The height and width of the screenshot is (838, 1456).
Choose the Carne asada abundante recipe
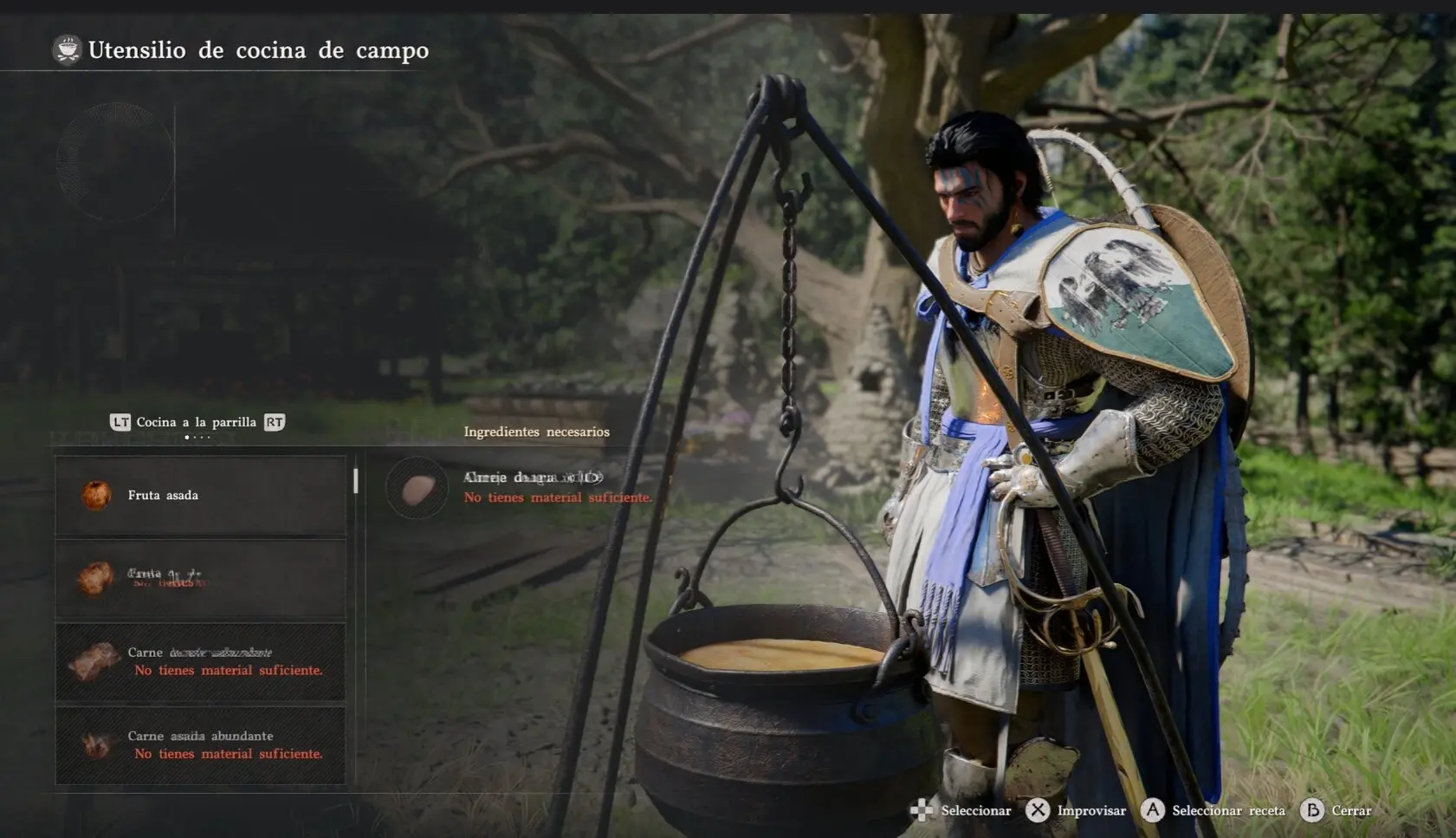[x=200, y=744]
